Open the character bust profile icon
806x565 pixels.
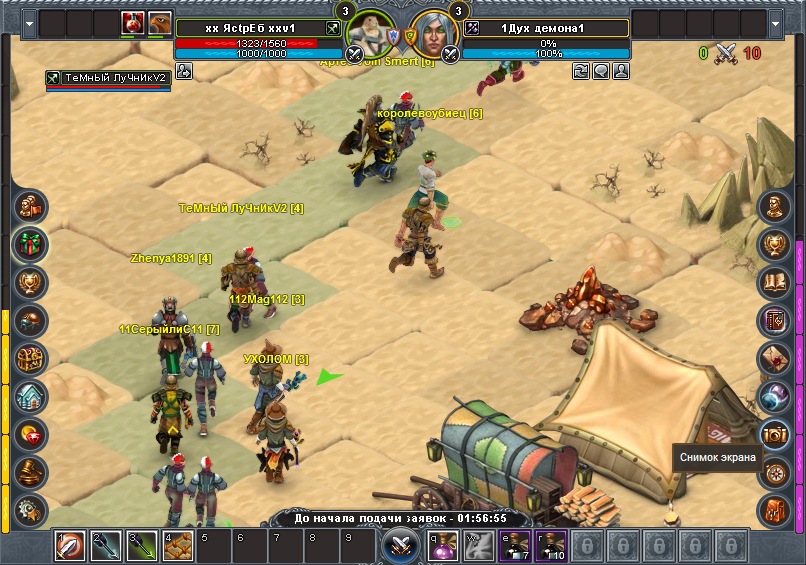[x=775, y=207]
